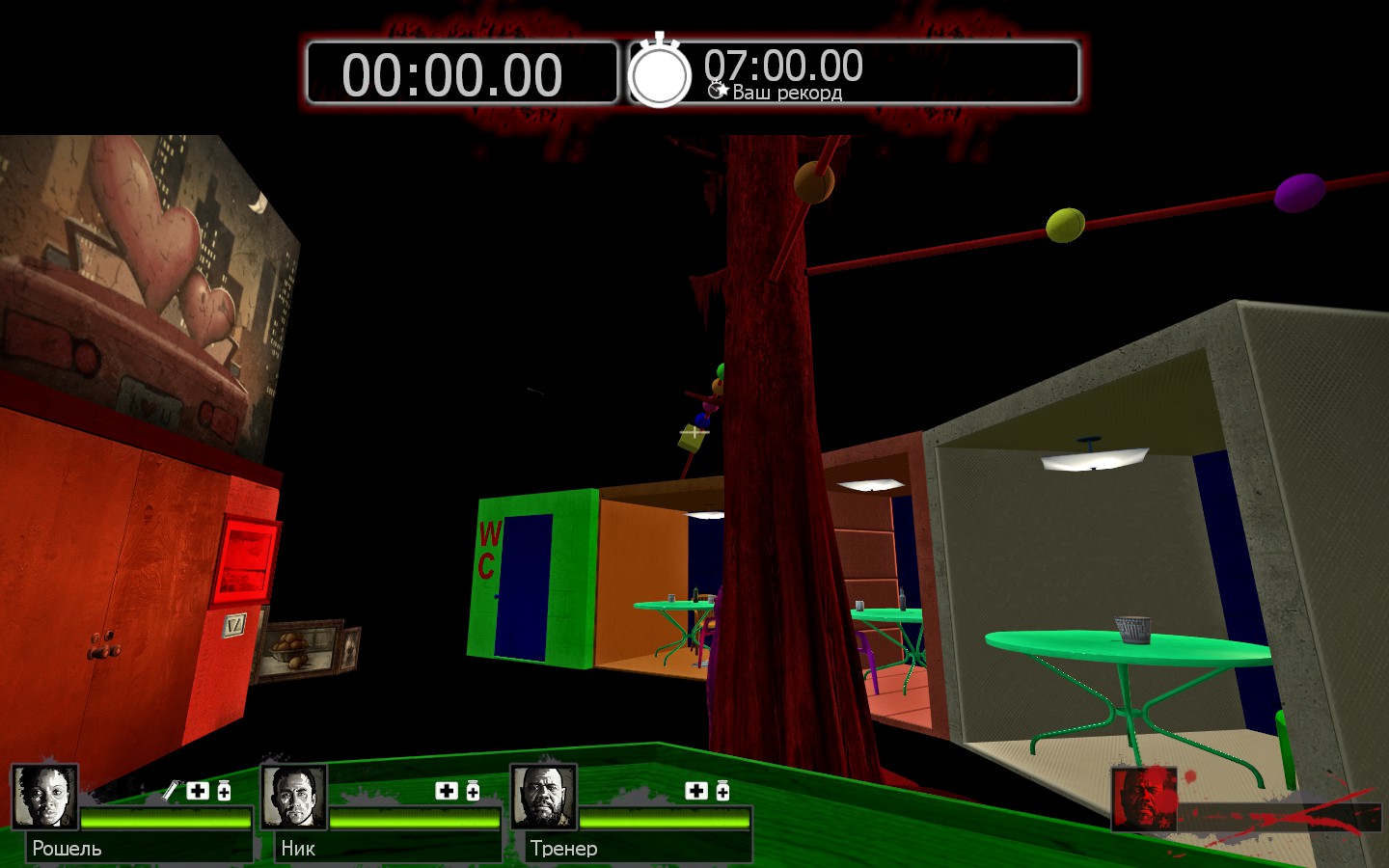Click the red player portrait

tap(1144, 799)
